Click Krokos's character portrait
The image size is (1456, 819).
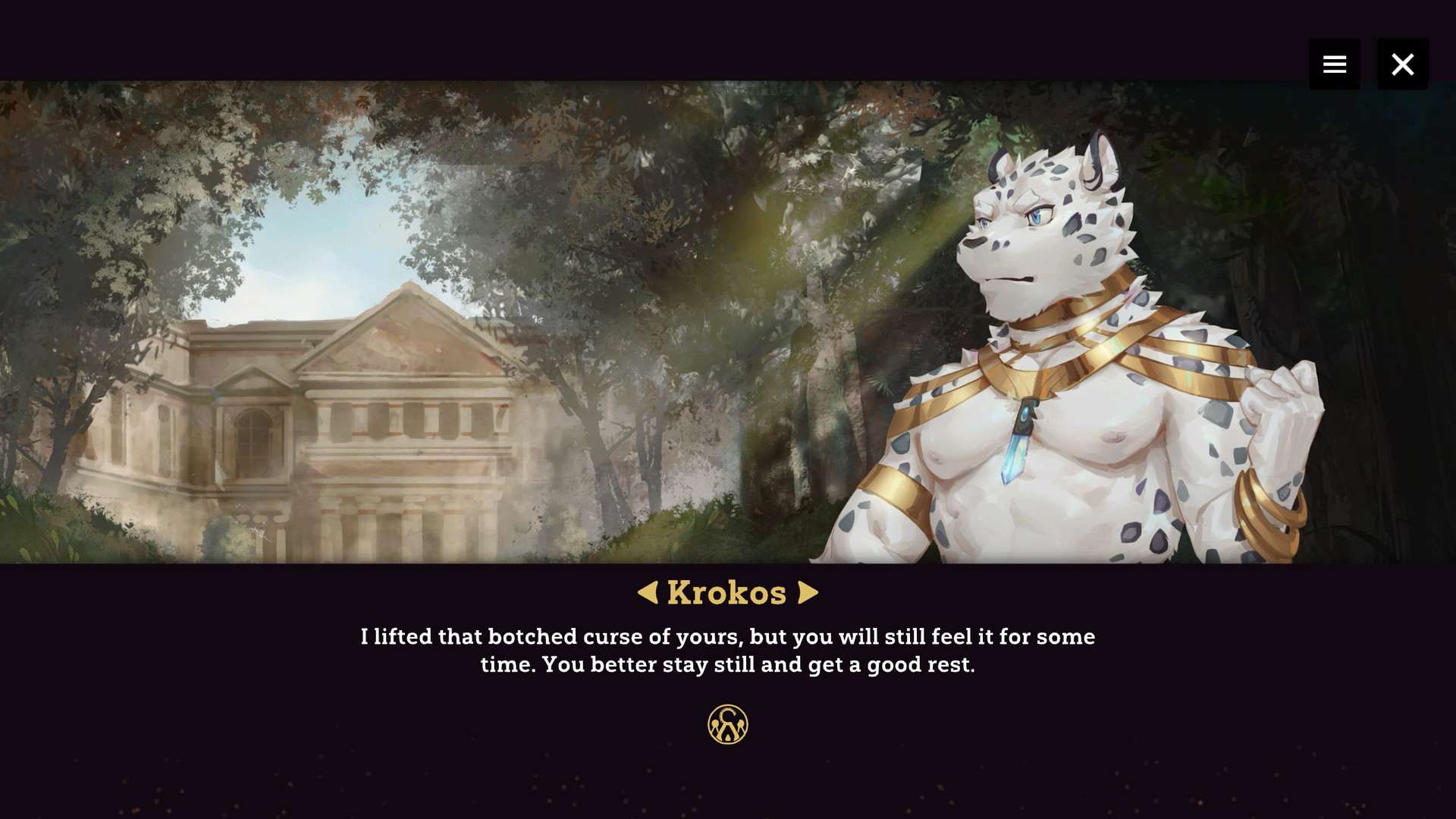click(1062, 341)
